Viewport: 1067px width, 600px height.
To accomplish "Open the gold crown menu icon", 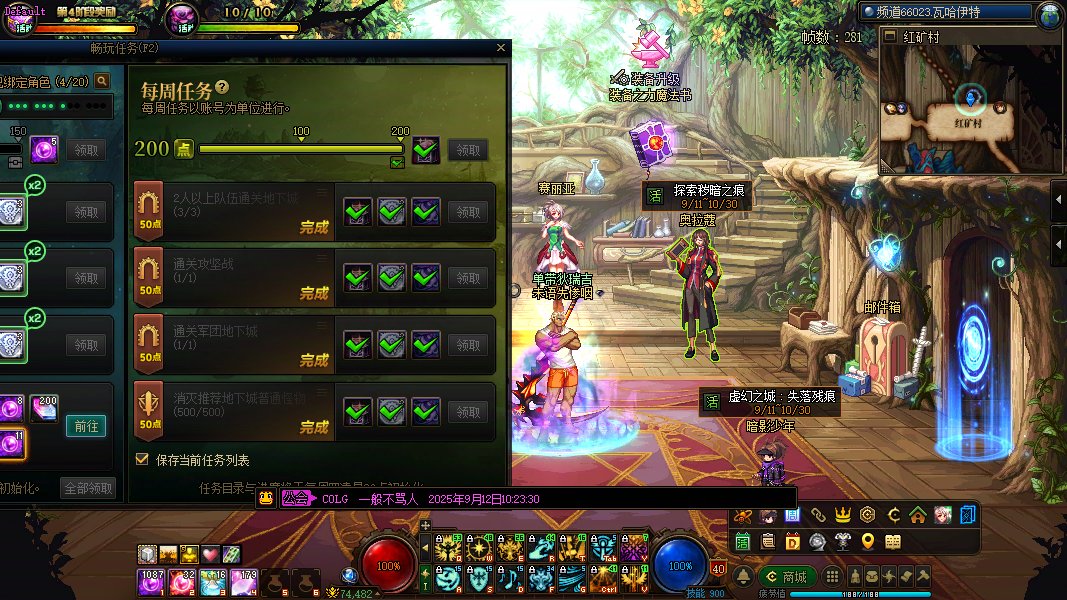I will (842, 516).
